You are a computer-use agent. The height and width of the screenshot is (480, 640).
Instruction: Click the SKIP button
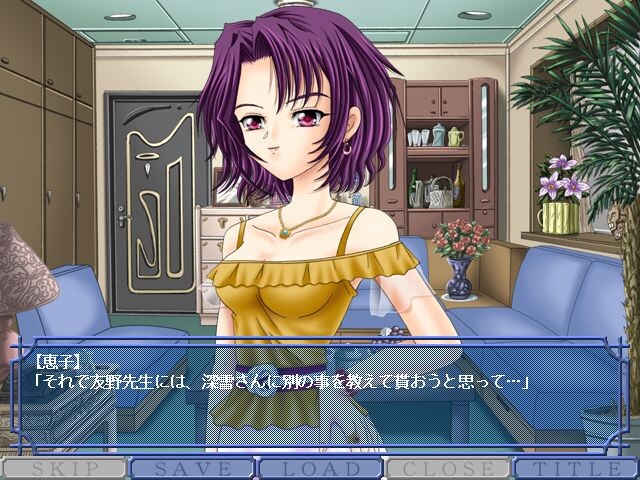(x=63, y=468)
